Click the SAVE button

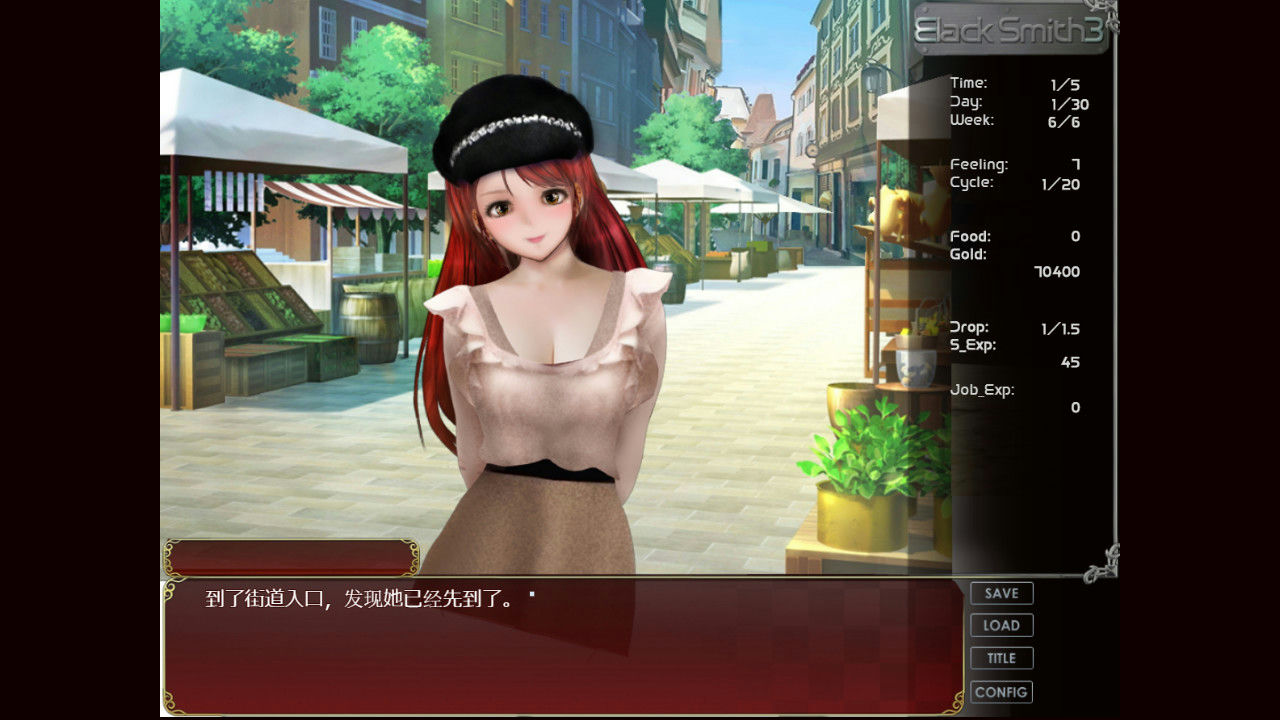[1001, 593]
